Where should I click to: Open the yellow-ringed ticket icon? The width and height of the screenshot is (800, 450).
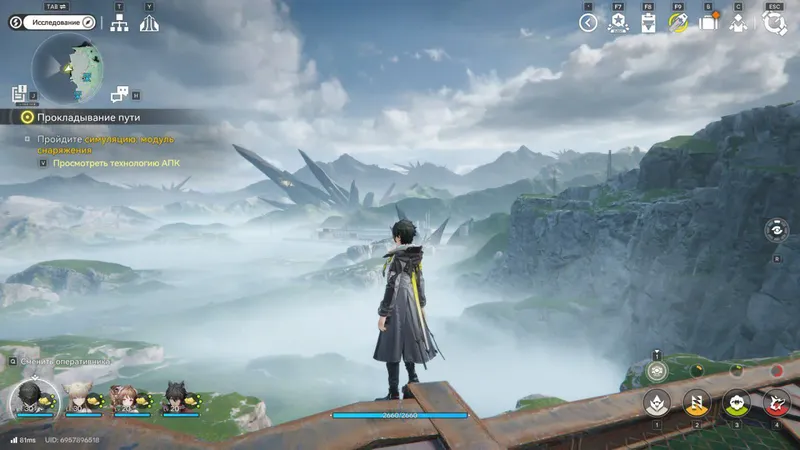click(678, 22)
